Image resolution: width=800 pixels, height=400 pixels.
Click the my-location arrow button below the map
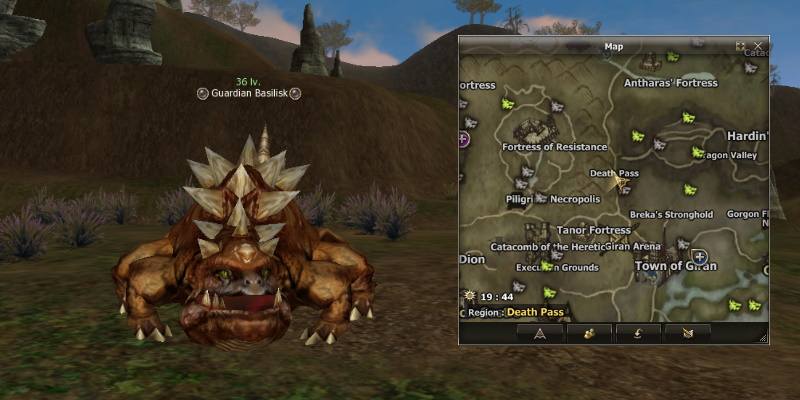[539, 332]
